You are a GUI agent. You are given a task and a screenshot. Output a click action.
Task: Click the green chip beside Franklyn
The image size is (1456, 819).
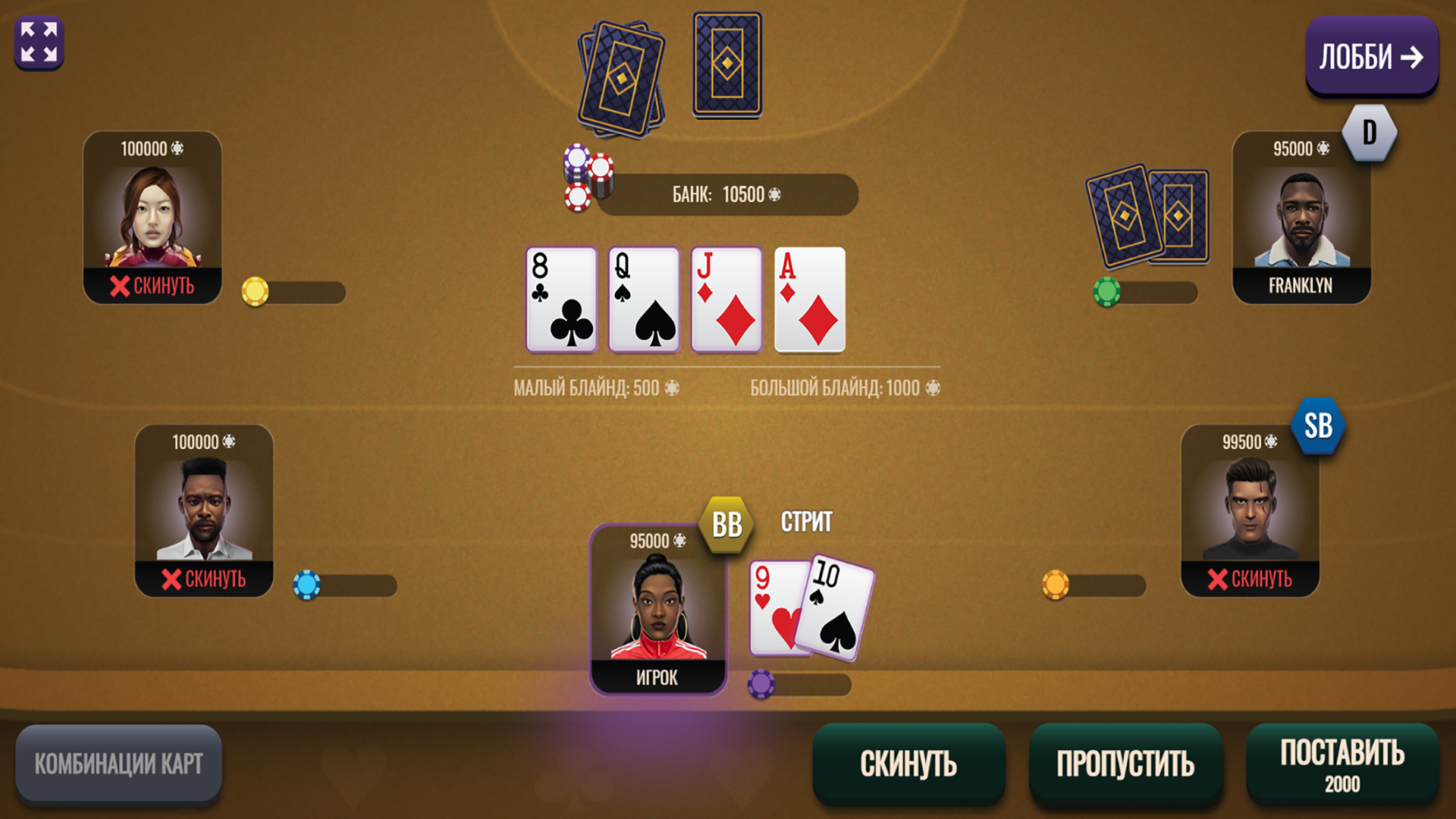1109,292
